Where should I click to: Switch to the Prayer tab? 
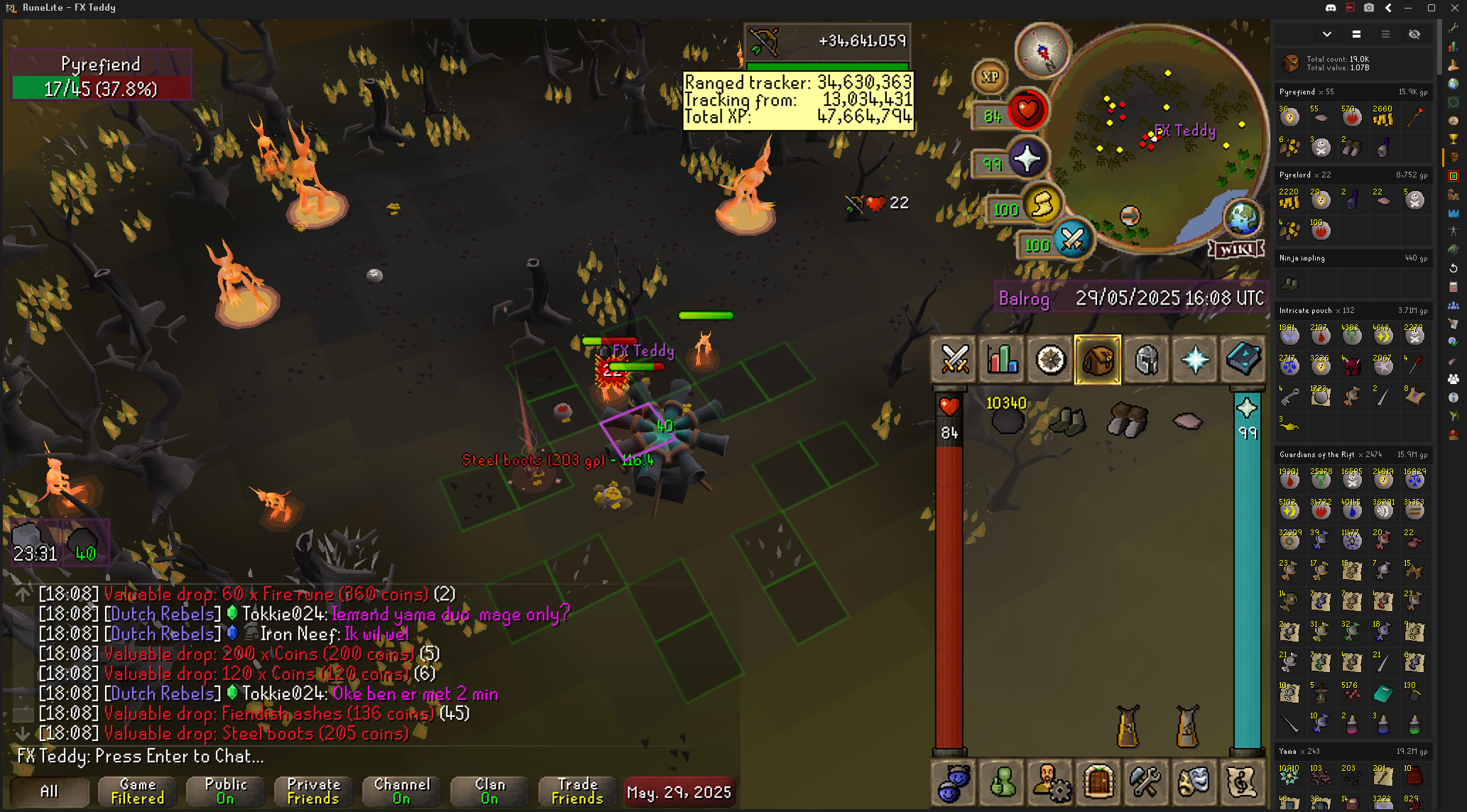[x=1195, y=360]
